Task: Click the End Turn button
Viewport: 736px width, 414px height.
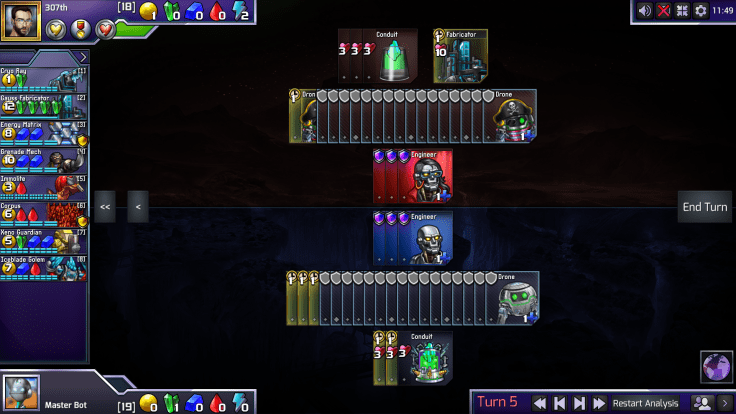Action: click(x=704, y=207)
